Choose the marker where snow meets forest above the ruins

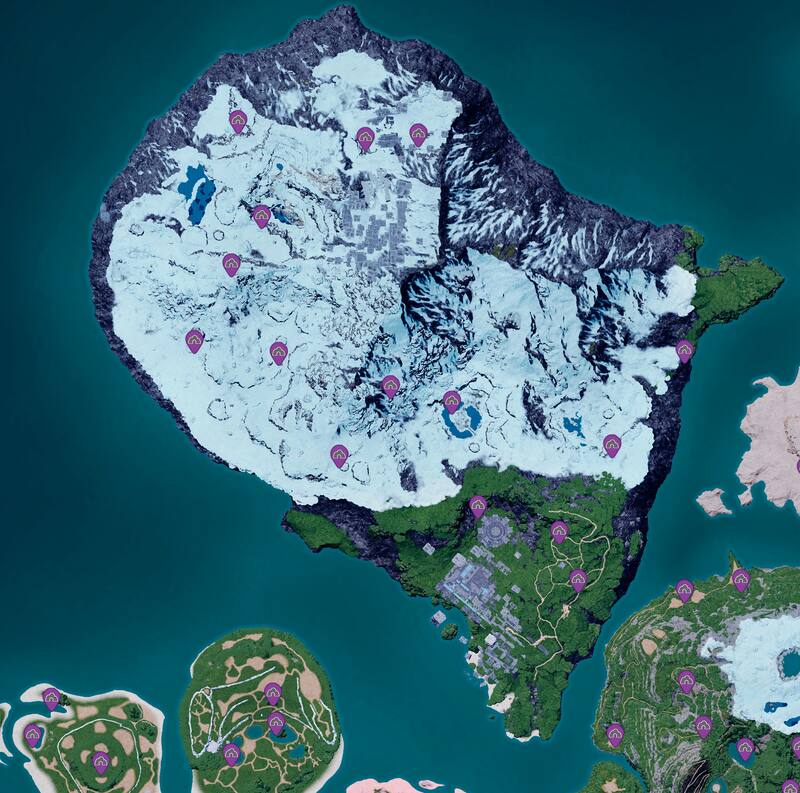click(x=478, y=506)
